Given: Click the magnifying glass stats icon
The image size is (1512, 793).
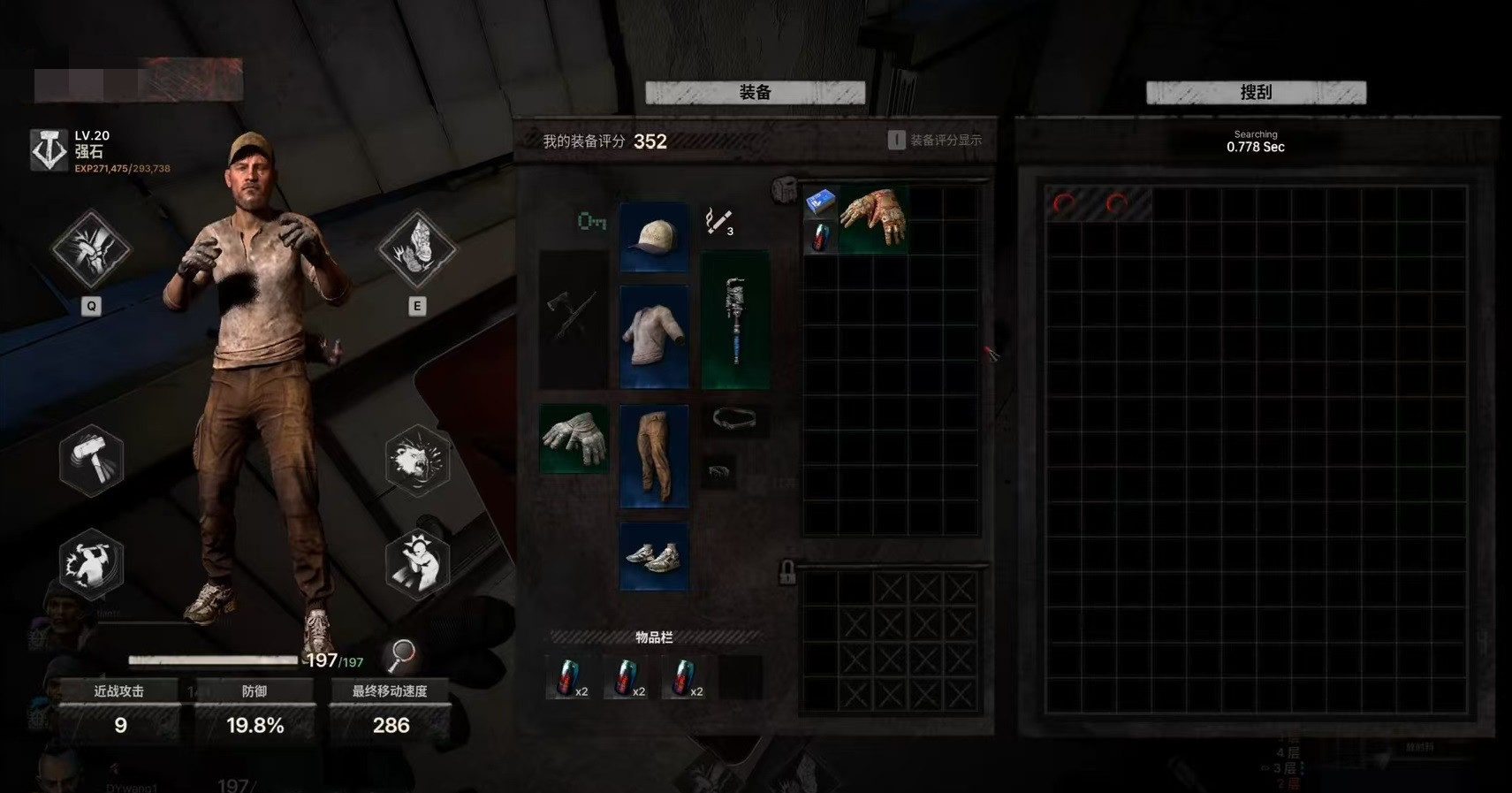Looking at the screenshot, I should coord(402,654).
